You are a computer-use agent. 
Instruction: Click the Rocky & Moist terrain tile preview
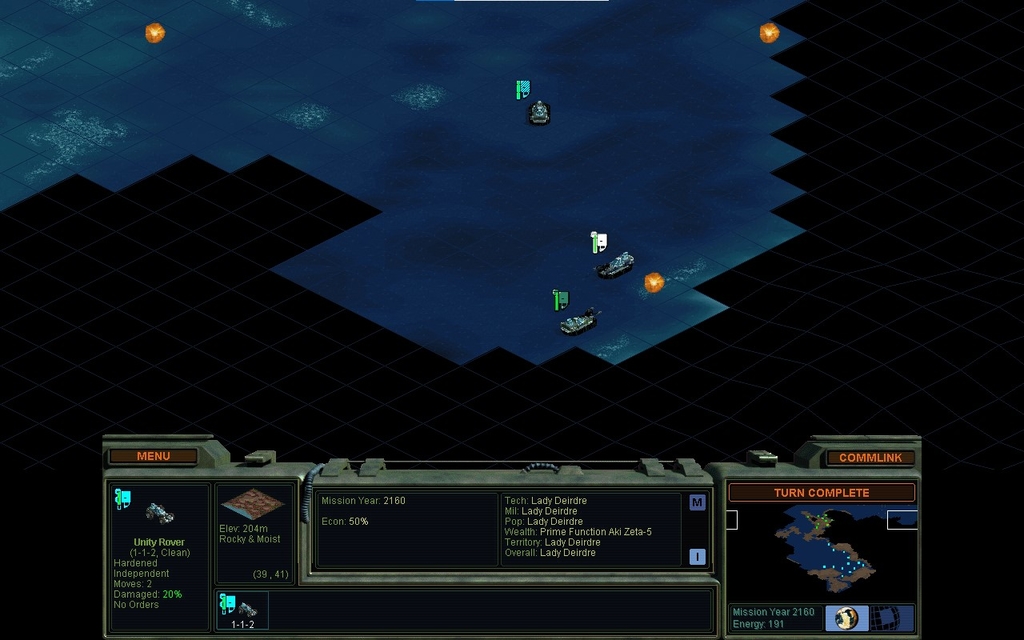coord(252,506)
